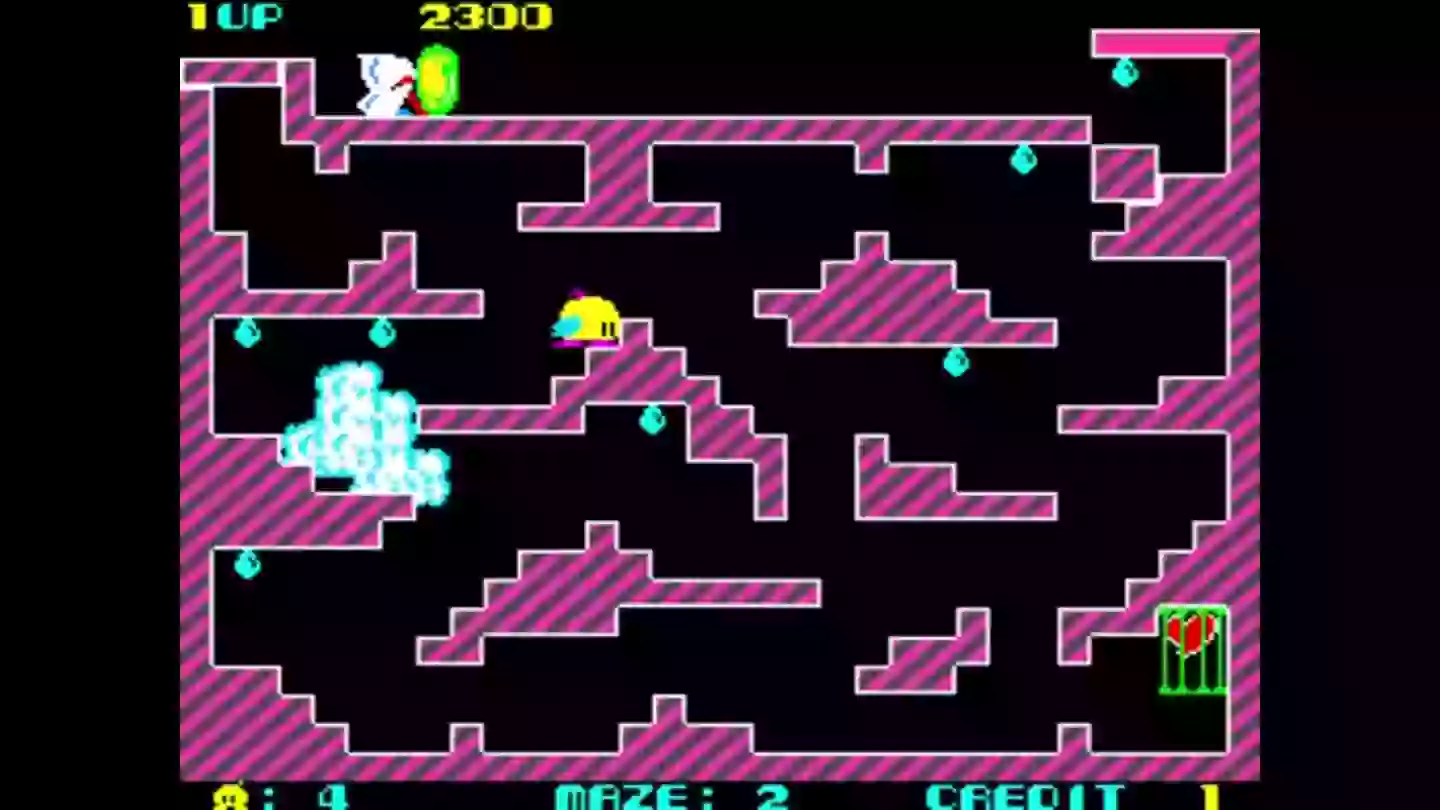Click the green egg capsule near the top

coord(438,80)
